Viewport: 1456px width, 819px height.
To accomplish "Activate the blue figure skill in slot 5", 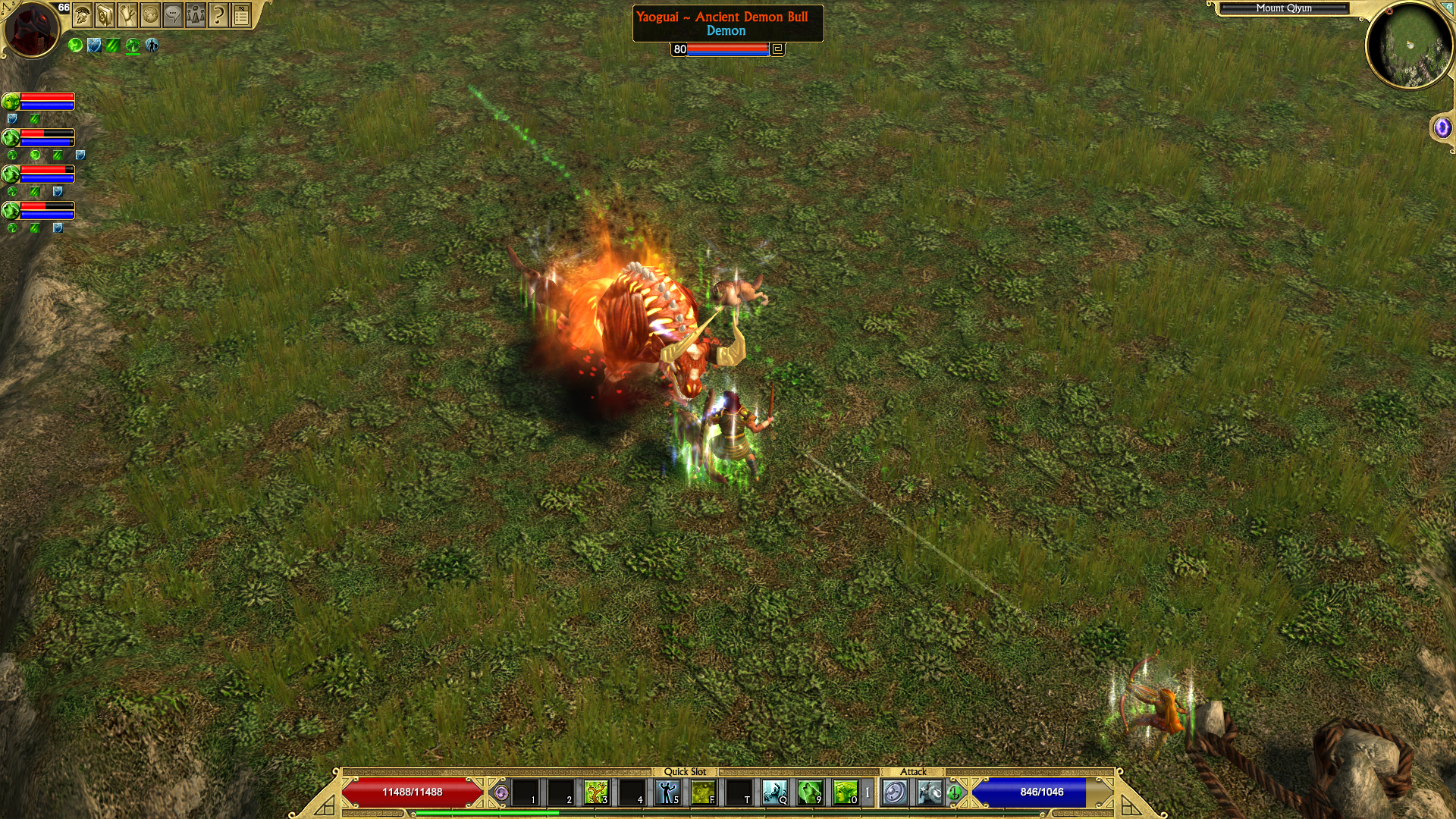I will pyautogui.click(x=667, y=792).
